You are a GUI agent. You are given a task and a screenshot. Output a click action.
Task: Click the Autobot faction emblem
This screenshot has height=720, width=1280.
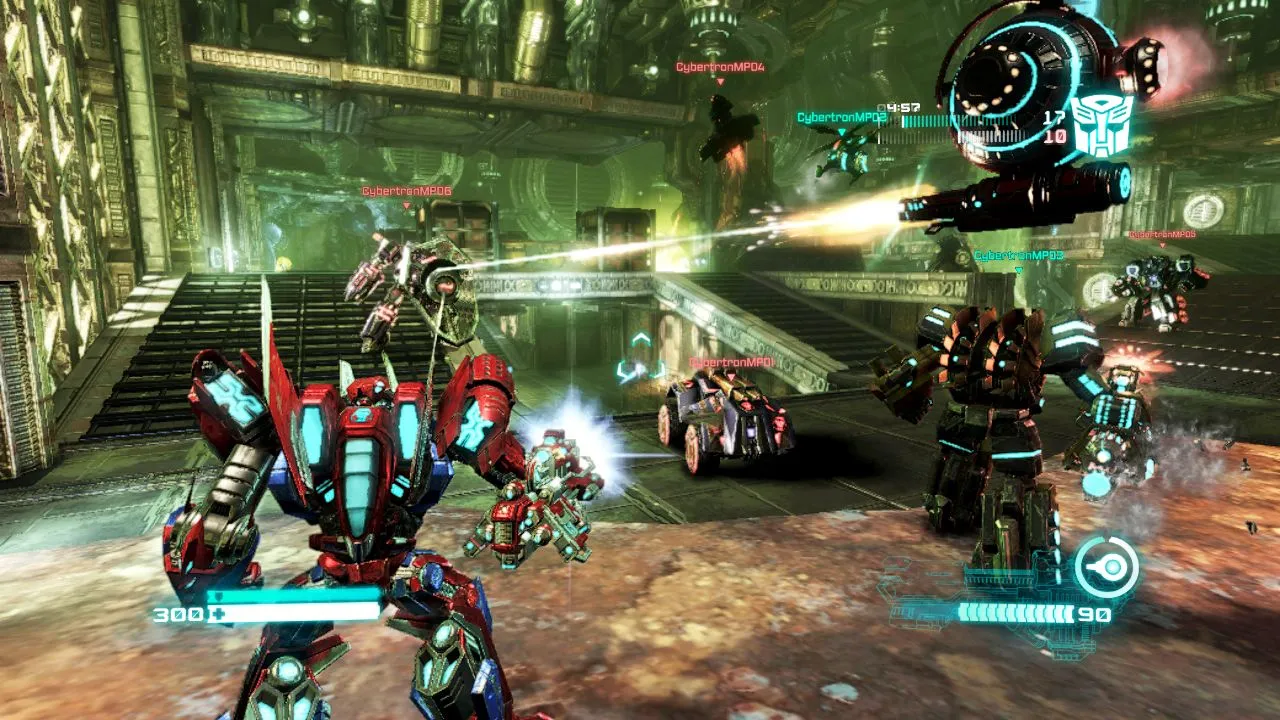point(1100,128)
